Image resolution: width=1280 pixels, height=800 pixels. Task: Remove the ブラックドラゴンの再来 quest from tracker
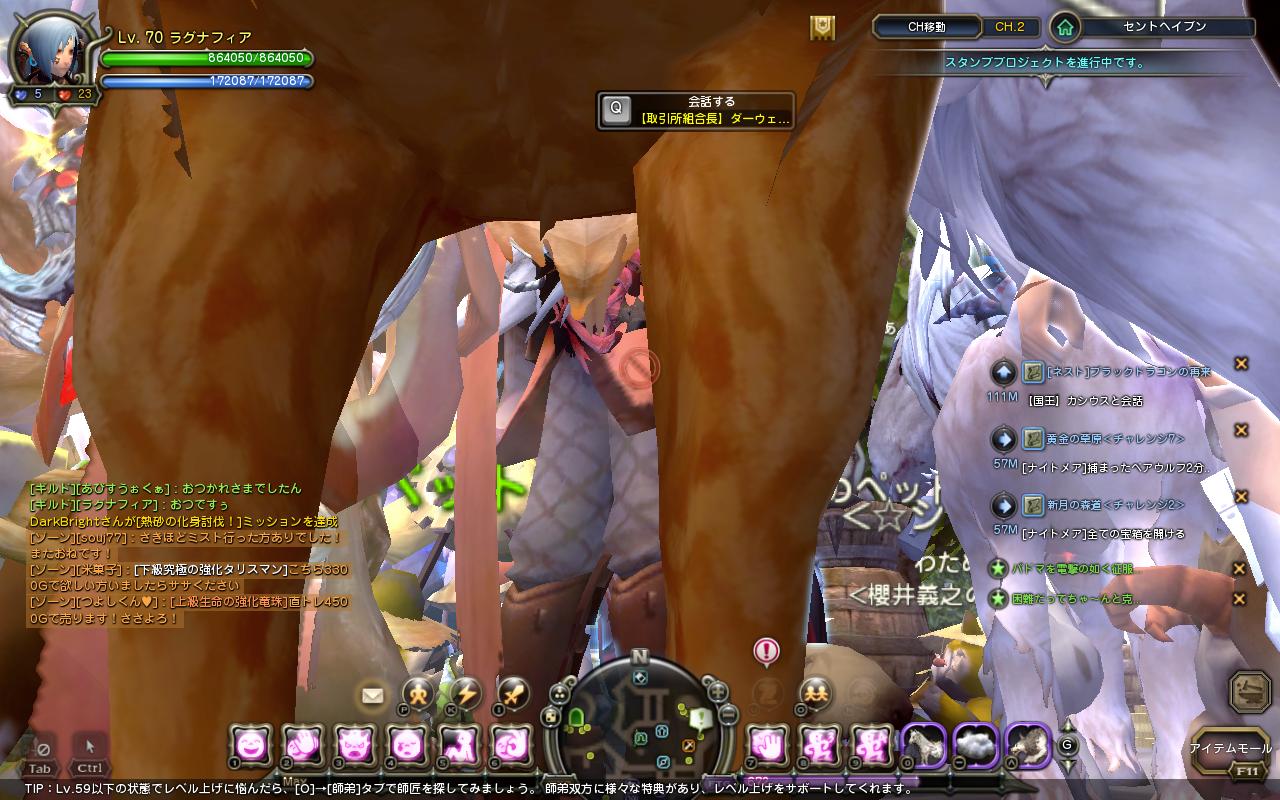pyautogui.click(x=1241, y=363)
